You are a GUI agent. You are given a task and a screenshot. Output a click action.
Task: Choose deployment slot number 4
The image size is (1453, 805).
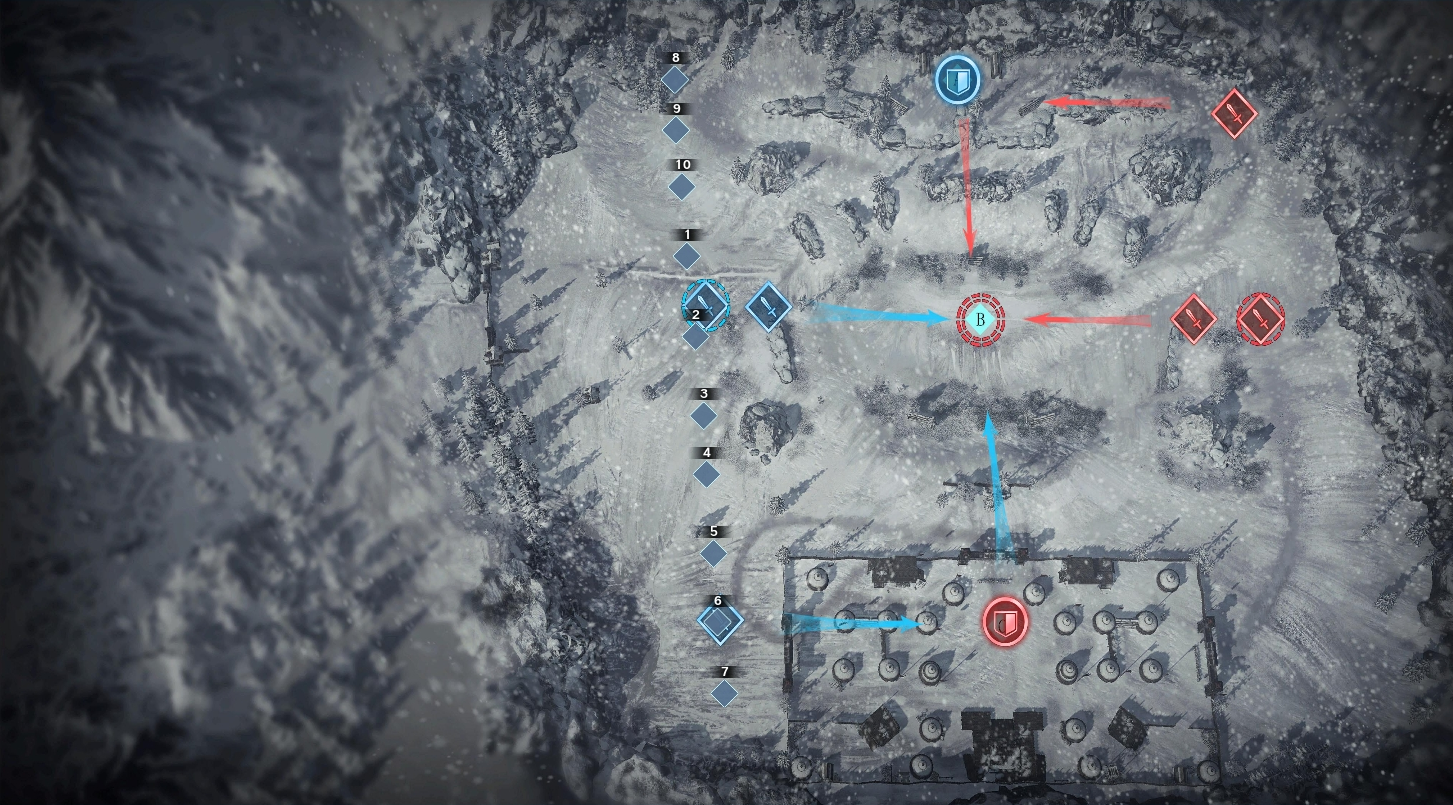707,474
